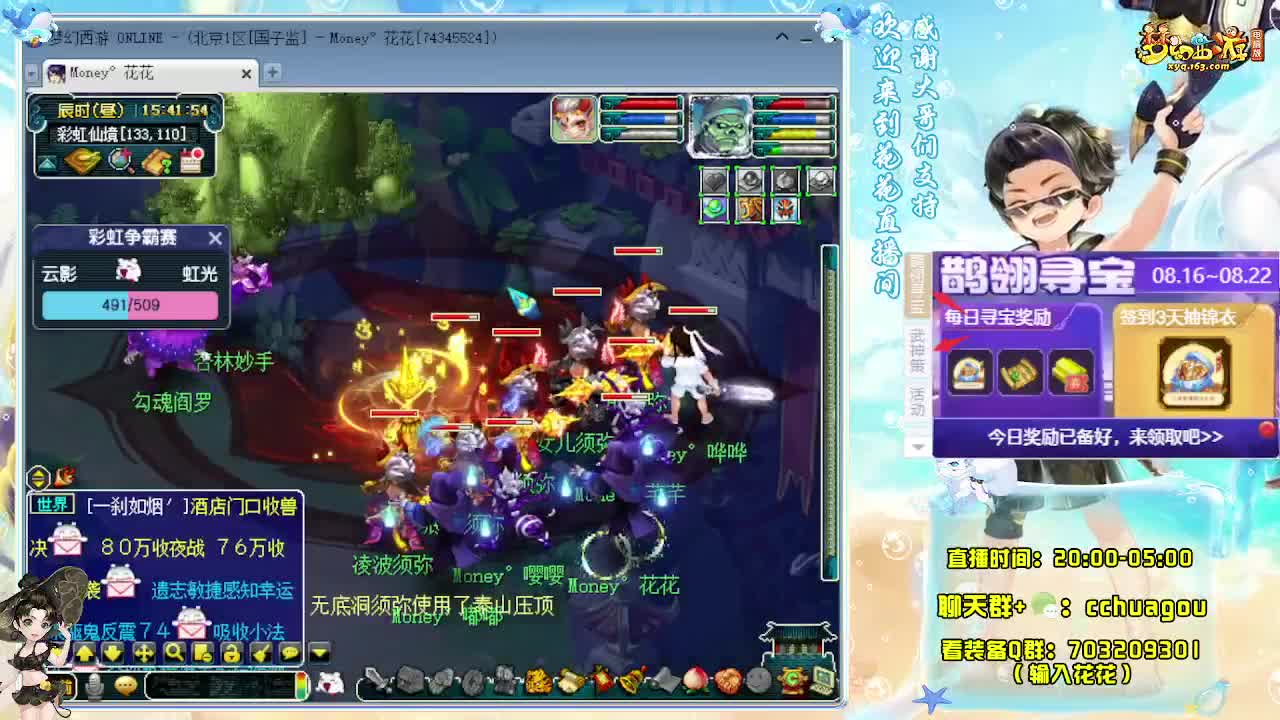Toggle the chat bubble icon in chat toolbar
Image resolution: width=1280 pixels, height=720 pixels.
click(x=288, y=653)
